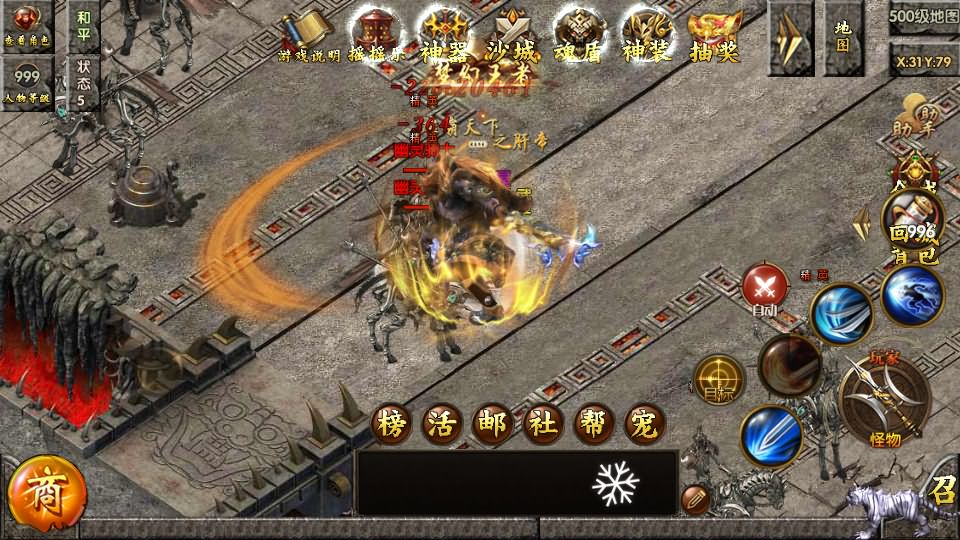
Task: Tap the 召 summon button
Action: pos(941,490)
